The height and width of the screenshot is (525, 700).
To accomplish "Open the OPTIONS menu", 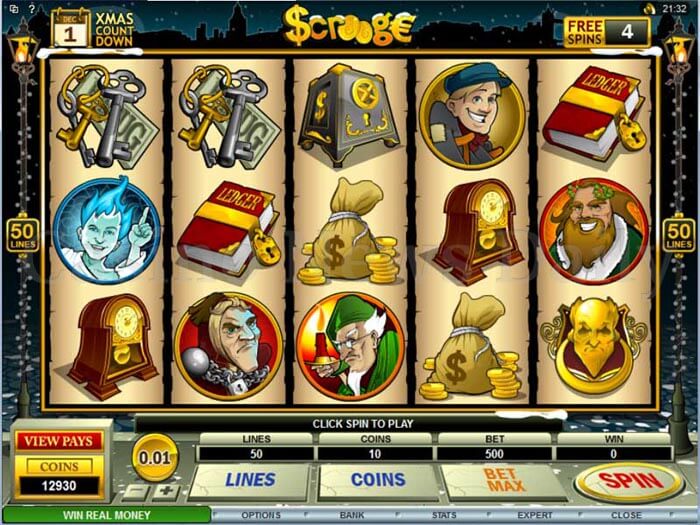I will coord(260,516).
